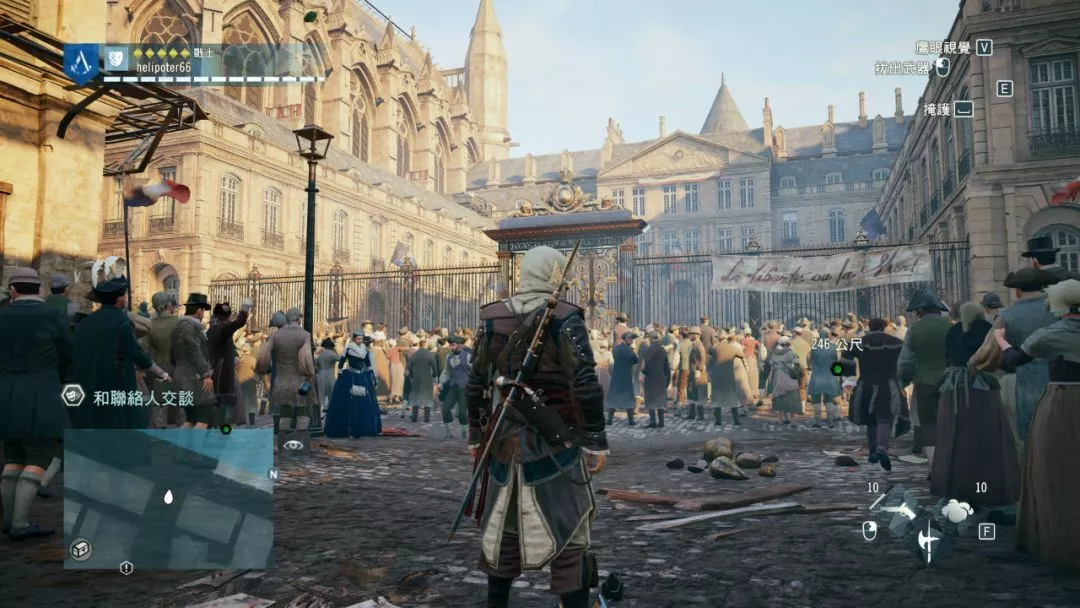Click the white player arrow on minimap
The width and height of the screenshot is (1080, 608).
[168, 496]
